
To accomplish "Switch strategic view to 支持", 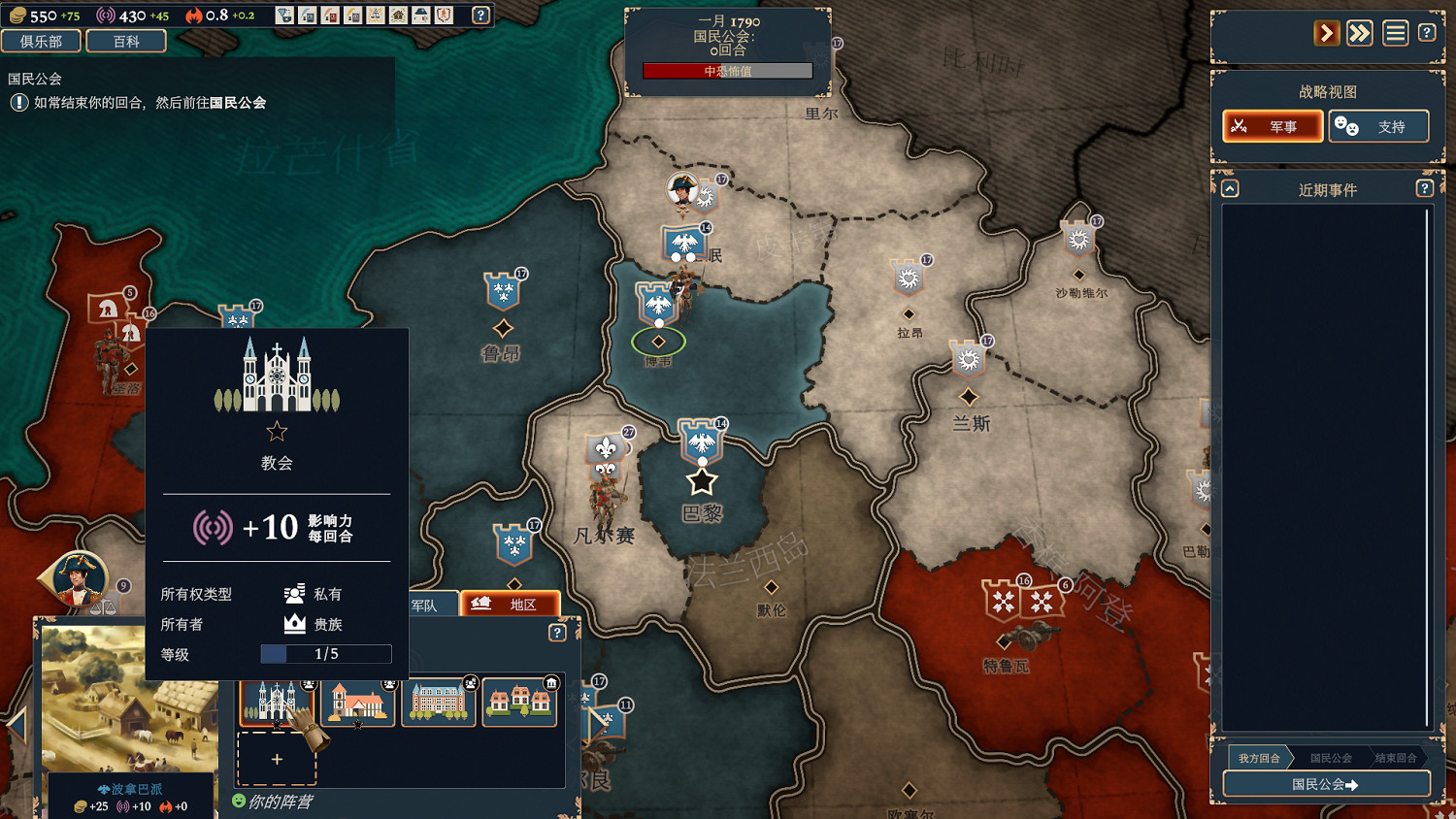I will 1378,126.
